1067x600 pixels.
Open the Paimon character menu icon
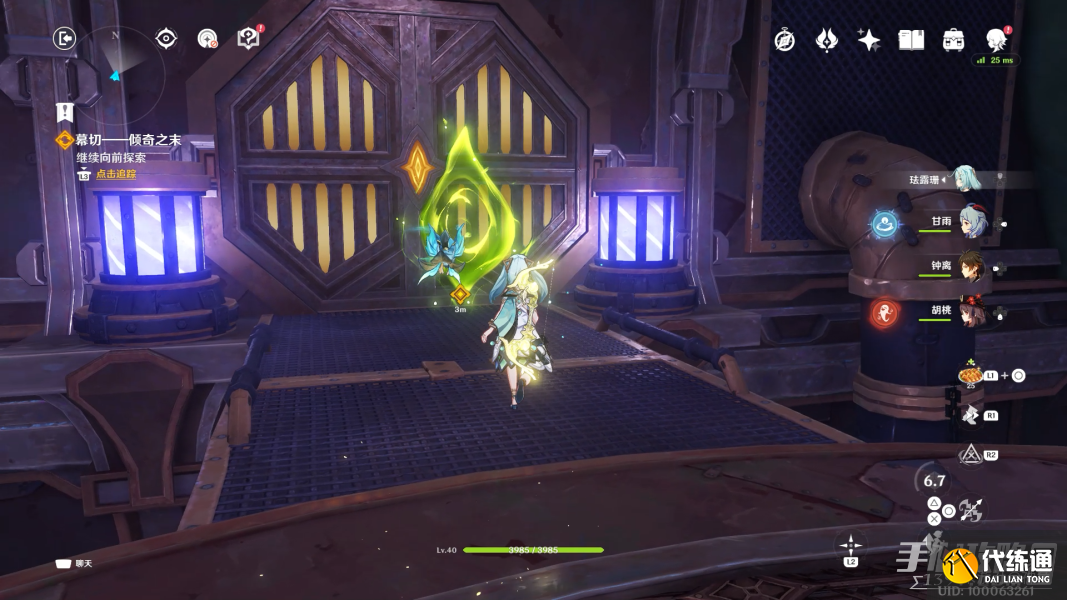click(995, 40)
